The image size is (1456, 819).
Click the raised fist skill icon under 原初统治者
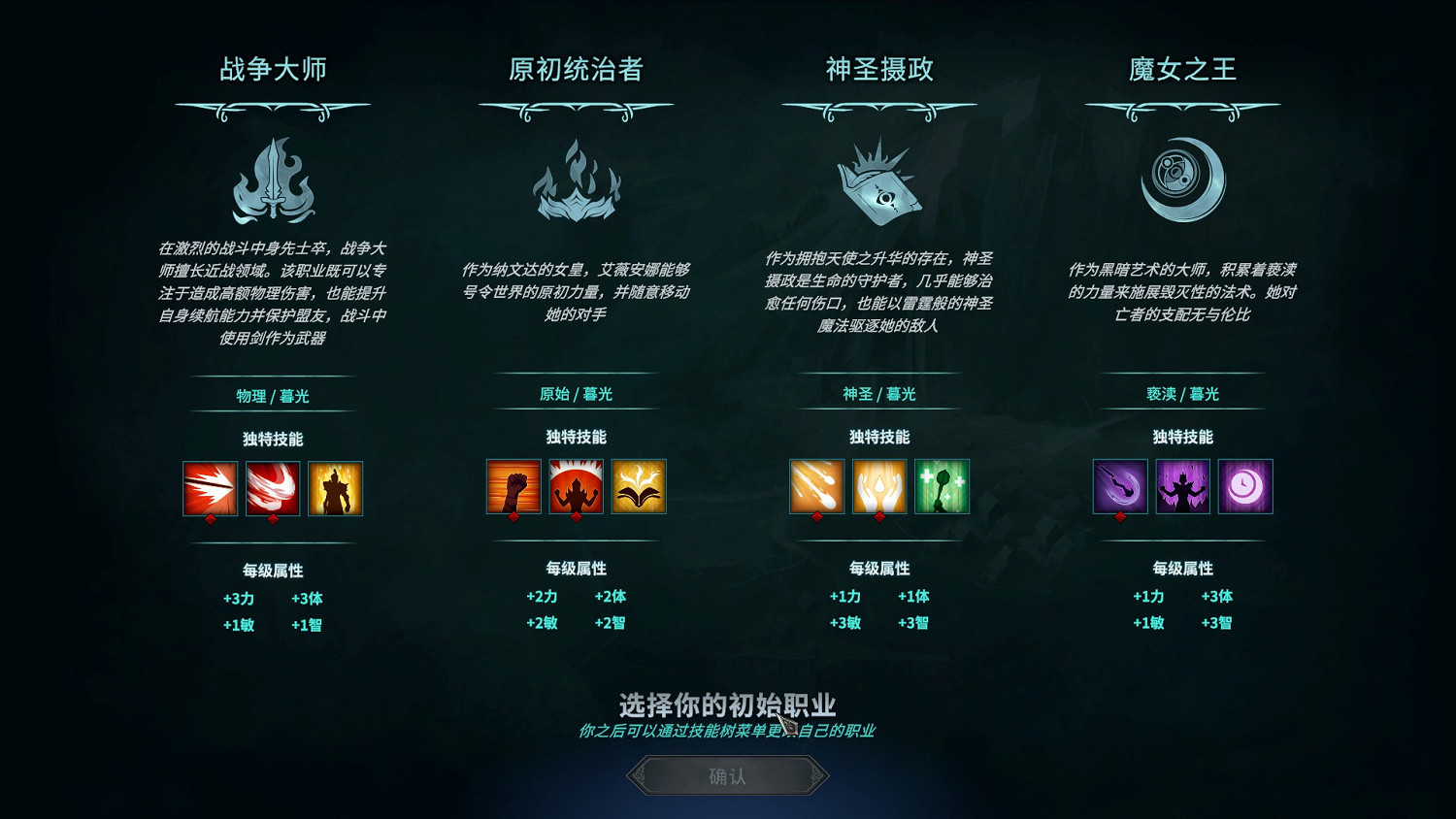[514, 487]
